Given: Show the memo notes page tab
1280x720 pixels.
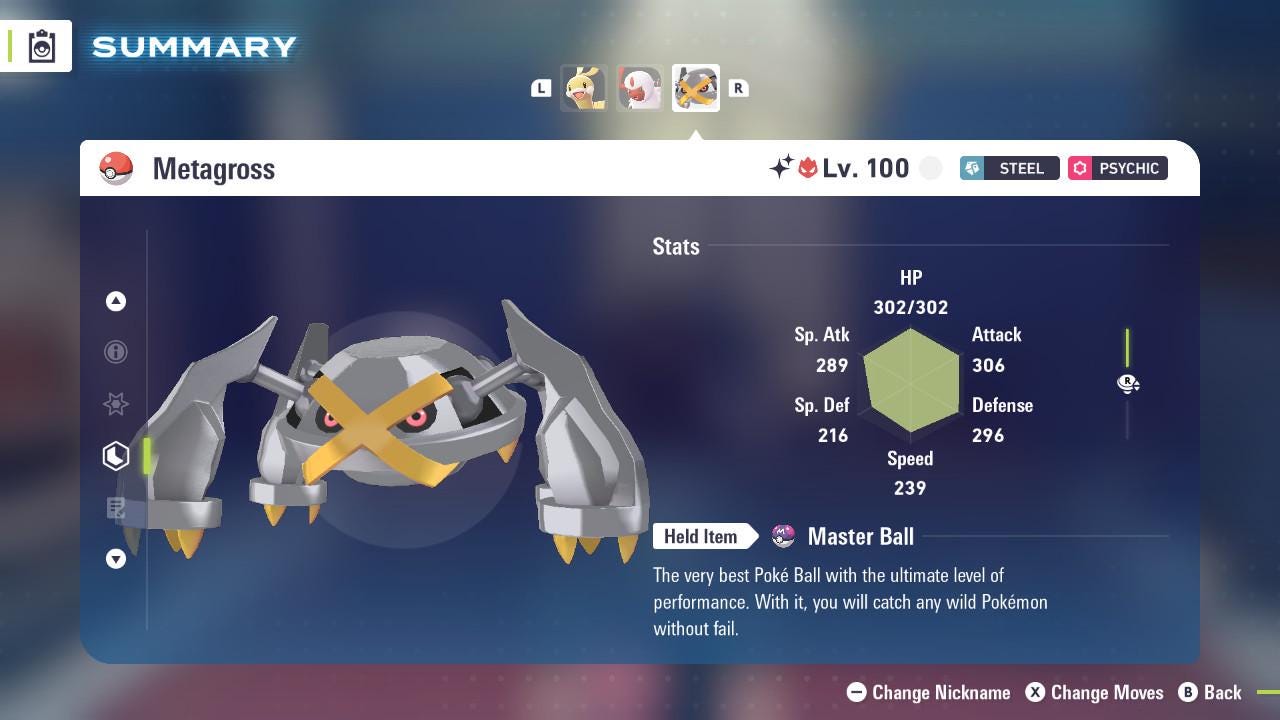Looking at the screenshot, I should tap(116, 508).
